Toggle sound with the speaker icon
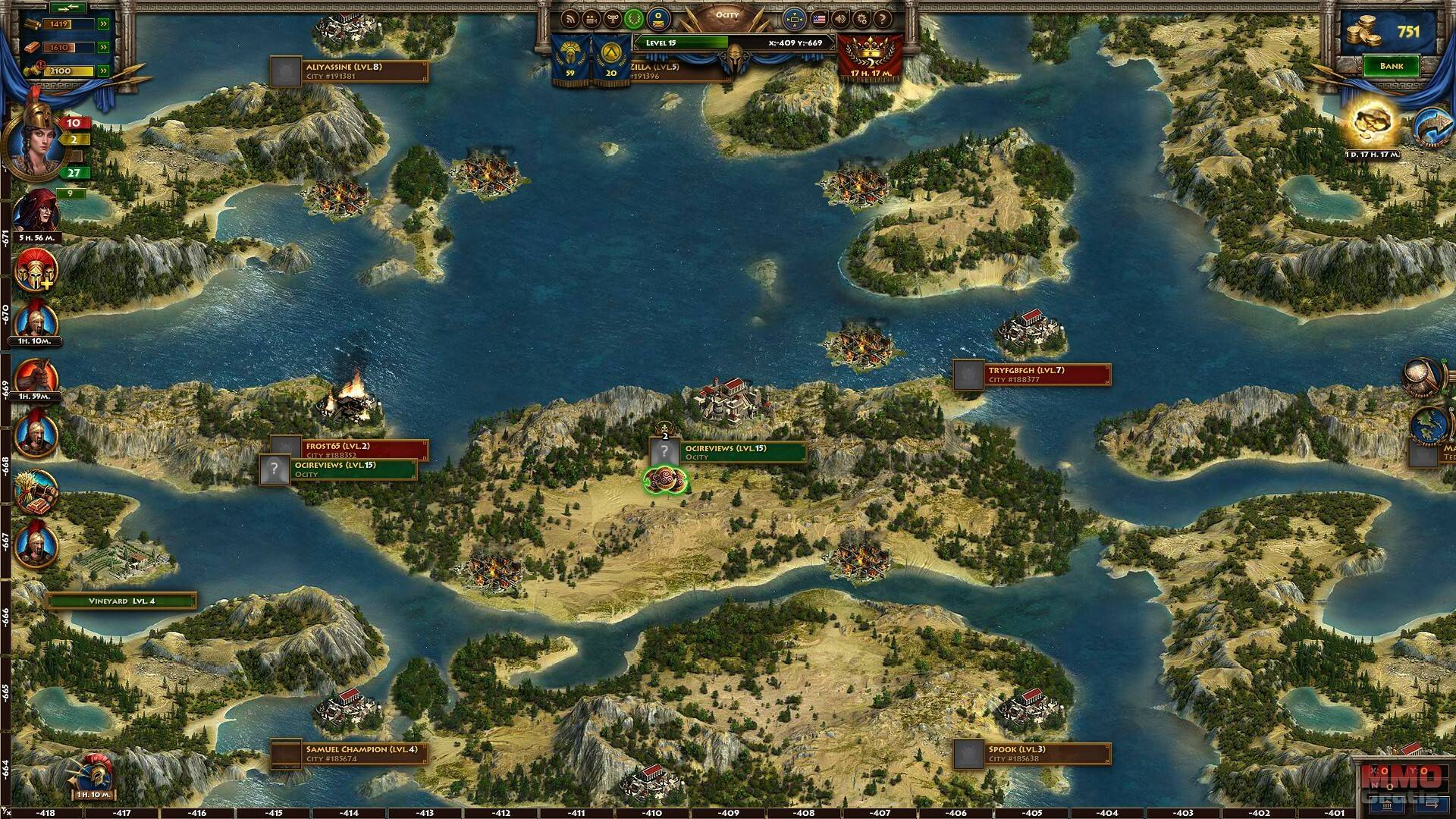This screenshot has width=1456, height=819. [x=840, y=19]
